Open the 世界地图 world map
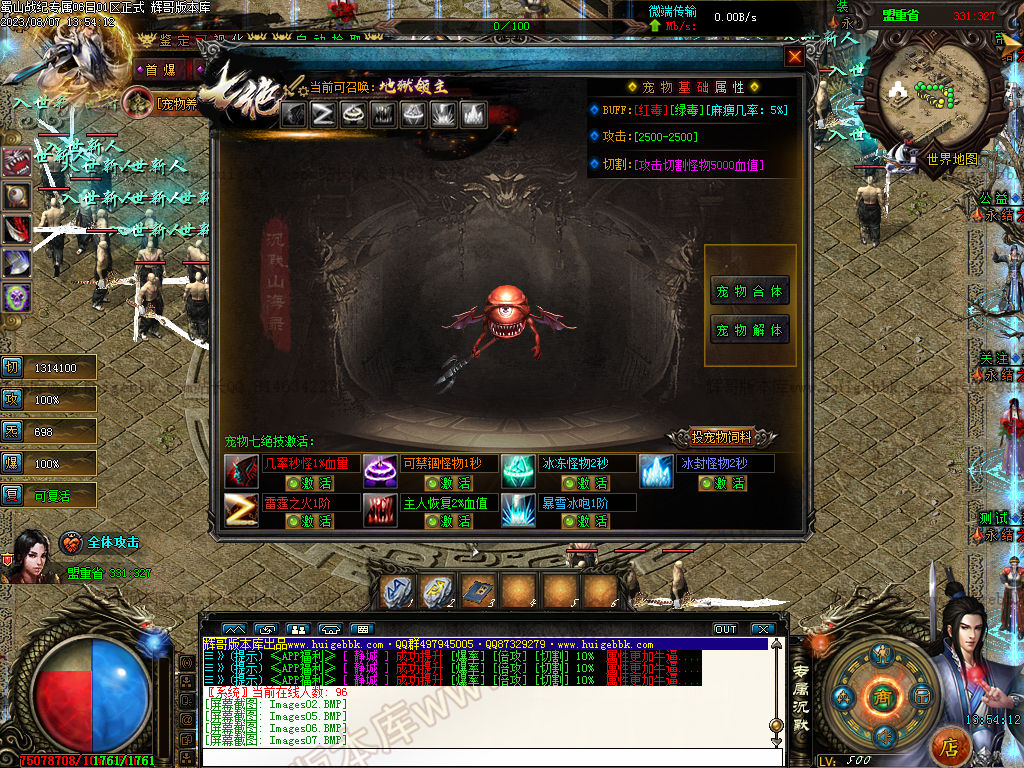Image resolution: width=1024 pixels, height=768 pixels. pyautogui.click(x=951, y=158)
